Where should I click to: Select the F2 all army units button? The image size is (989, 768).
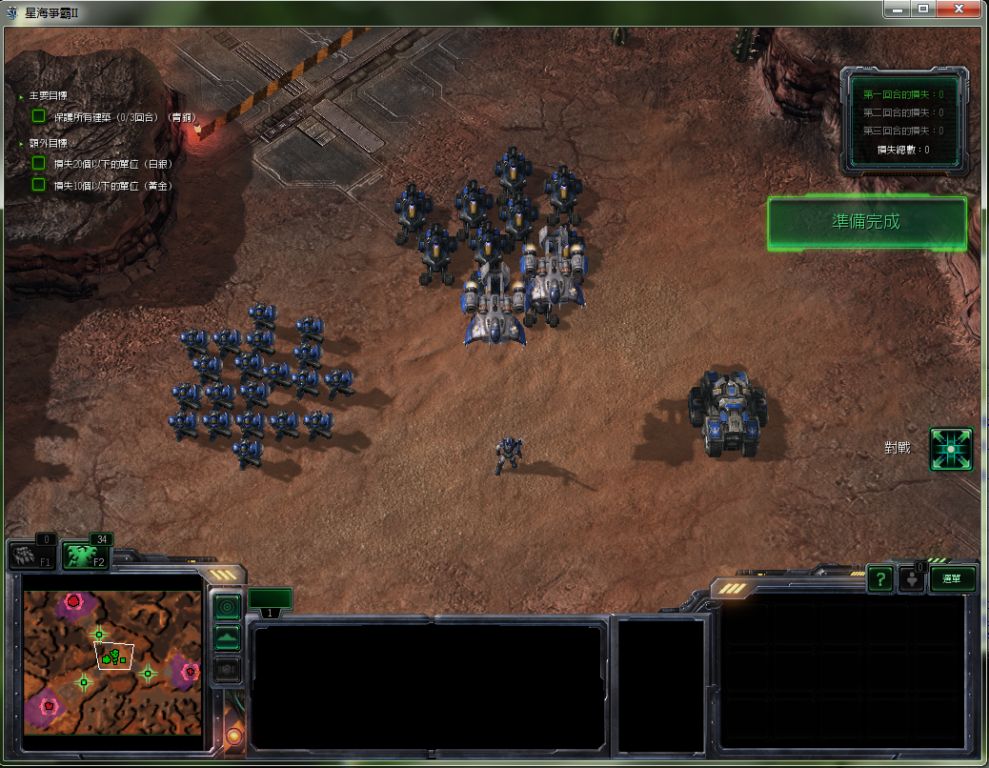coord(86,556)
